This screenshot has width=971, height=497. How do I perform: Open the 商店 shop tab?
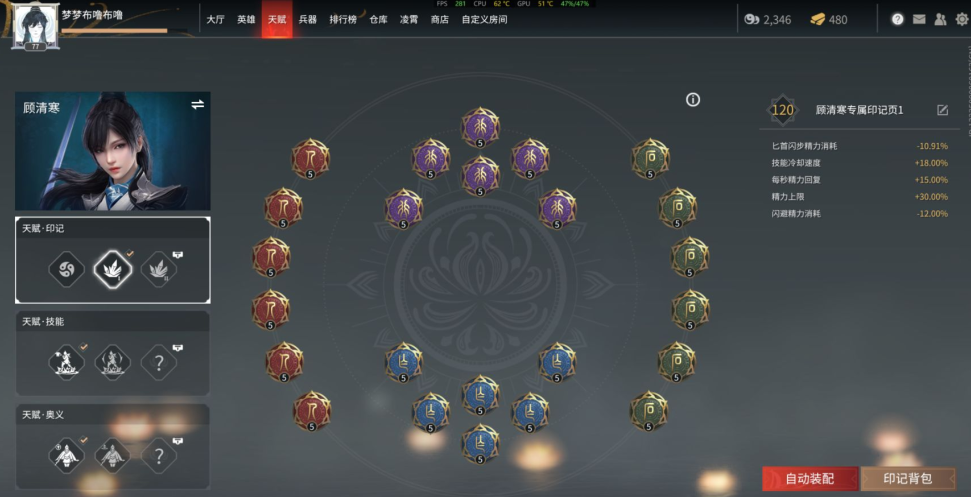pyautogui.click(x=439, y=19)
